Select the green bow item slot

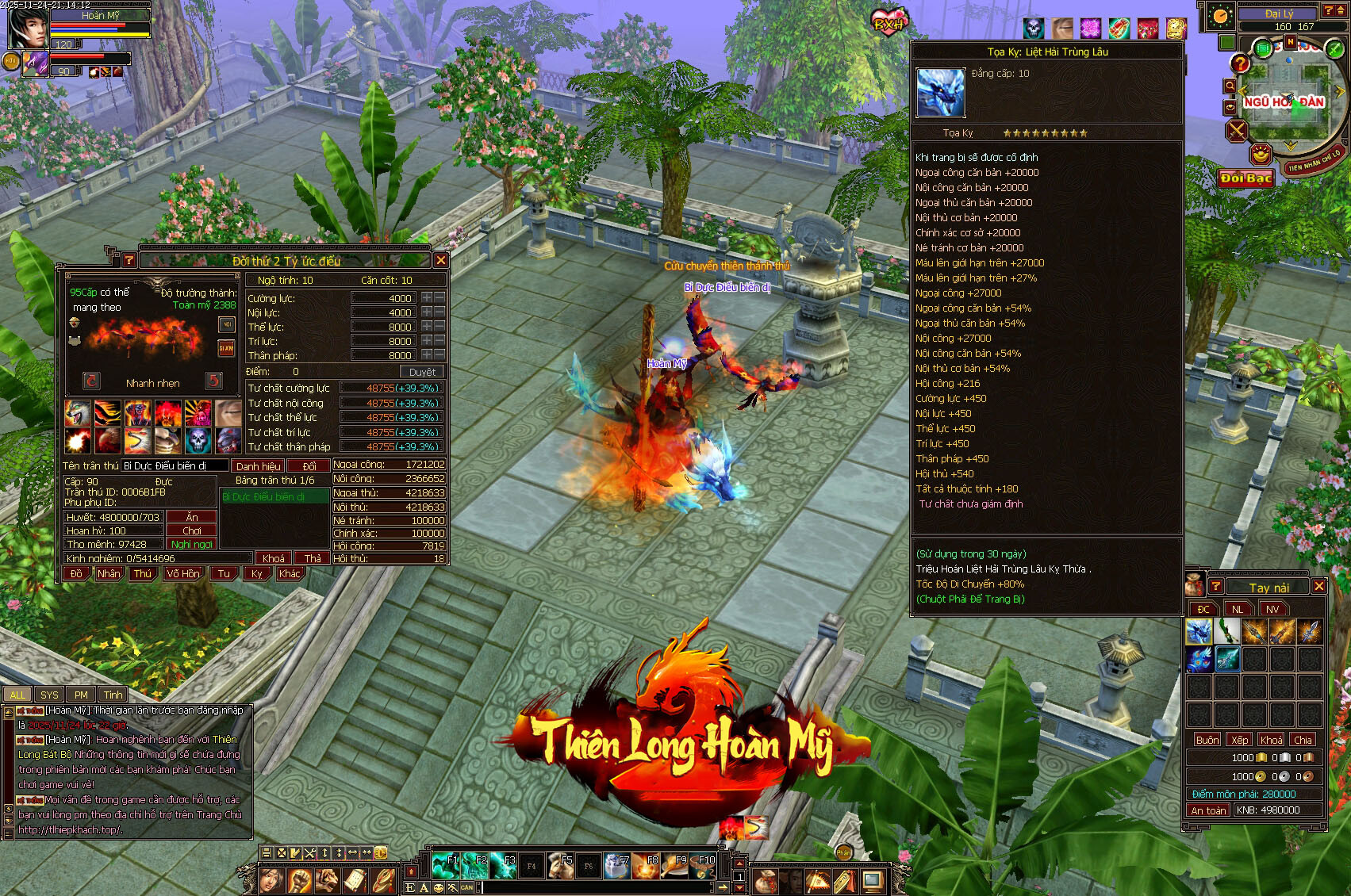click(1226, 632)
